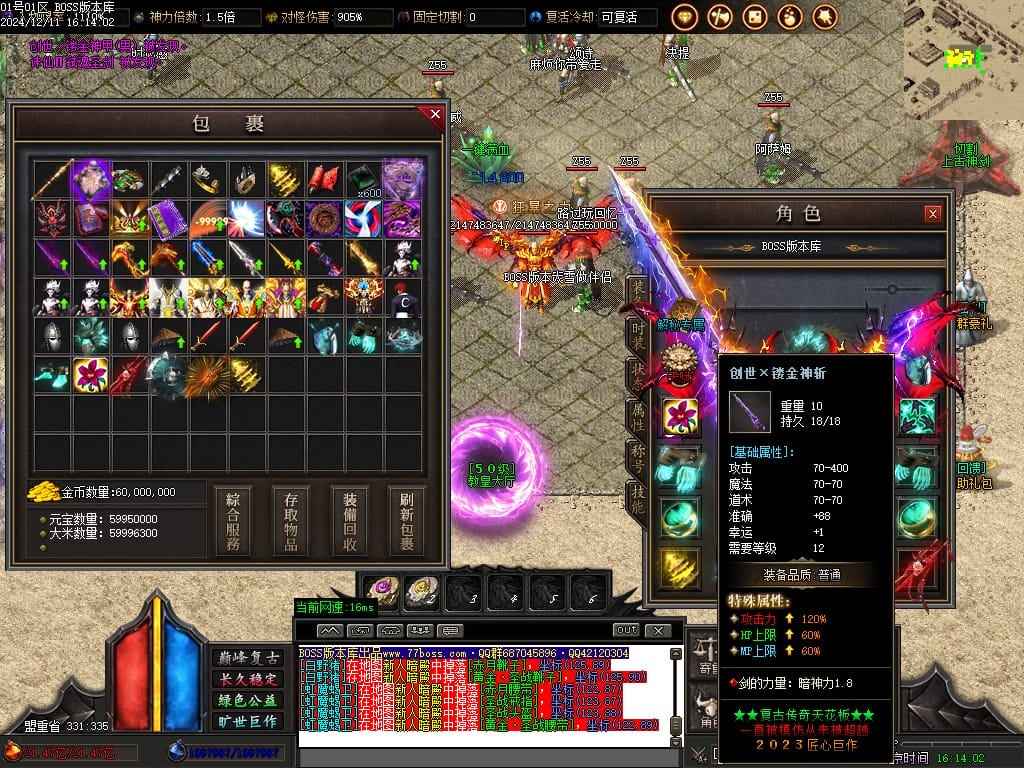Image resolution: width=1024 pixels, height=768 pixels.
Task: Open 装备回收 equipment recycling
Action: (x=349, y=521)
